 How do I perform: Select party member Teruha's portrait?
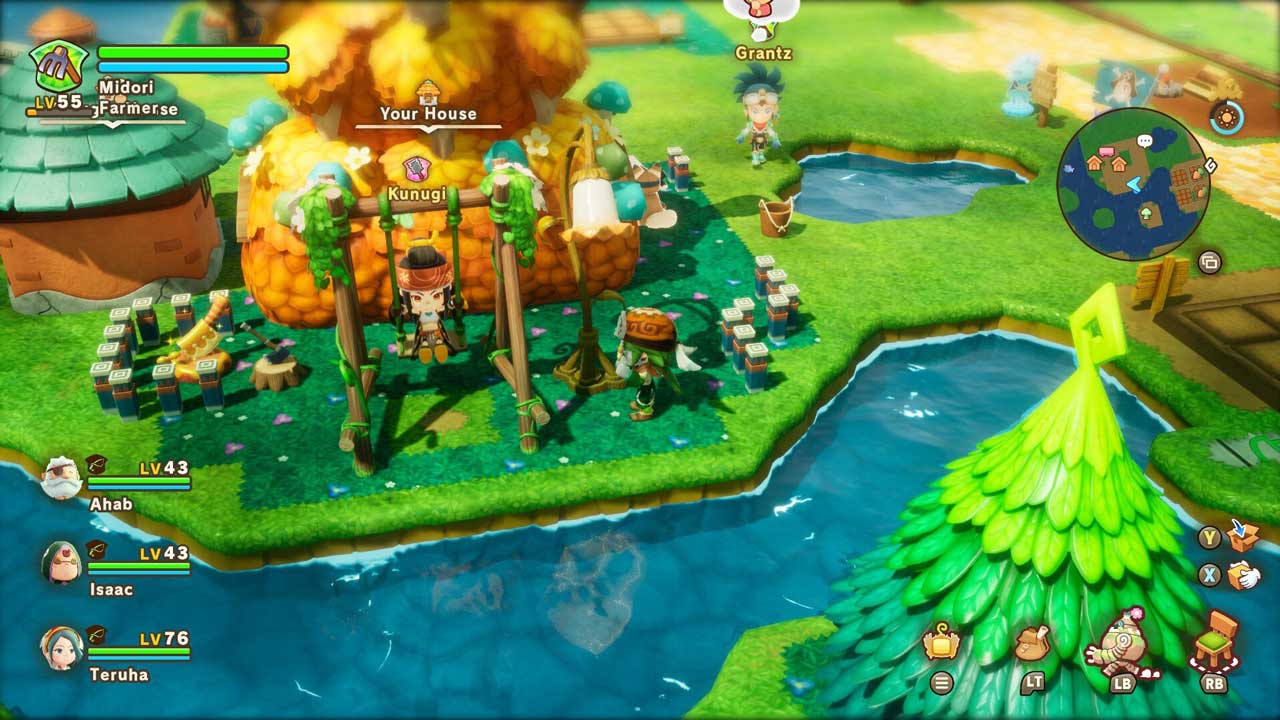pos(61,648)
